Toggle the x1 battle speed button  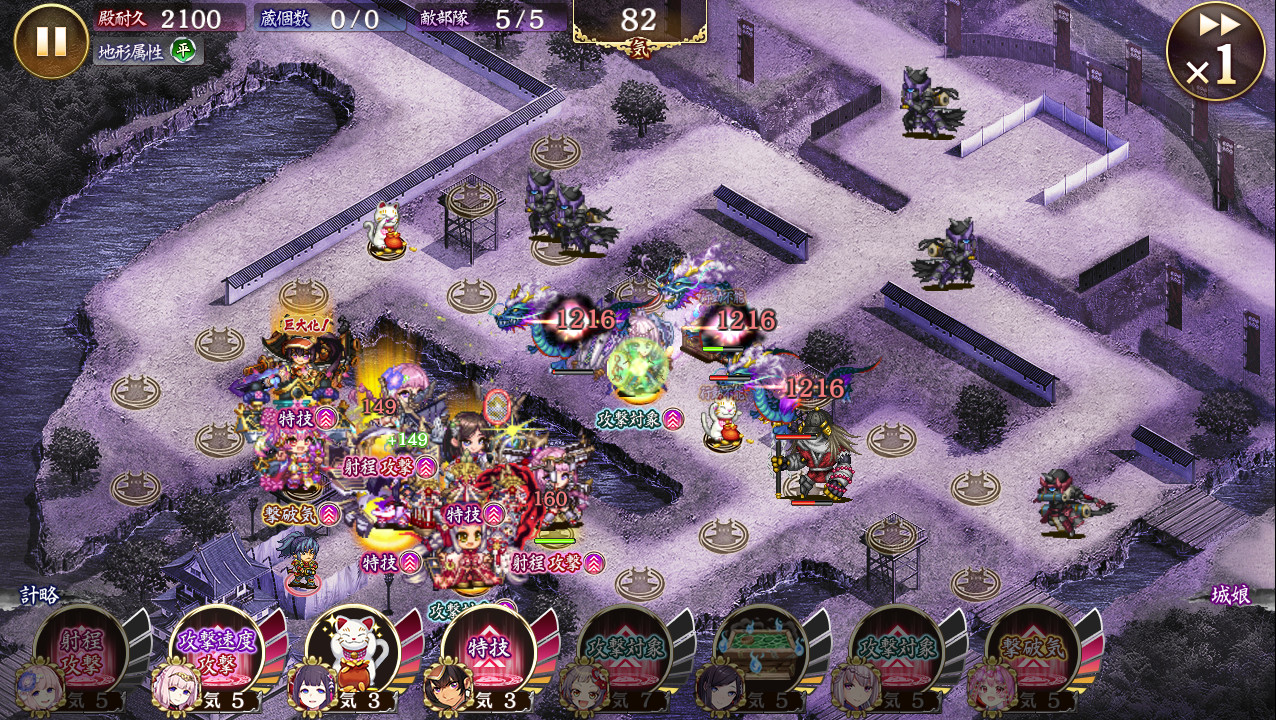1215,52
